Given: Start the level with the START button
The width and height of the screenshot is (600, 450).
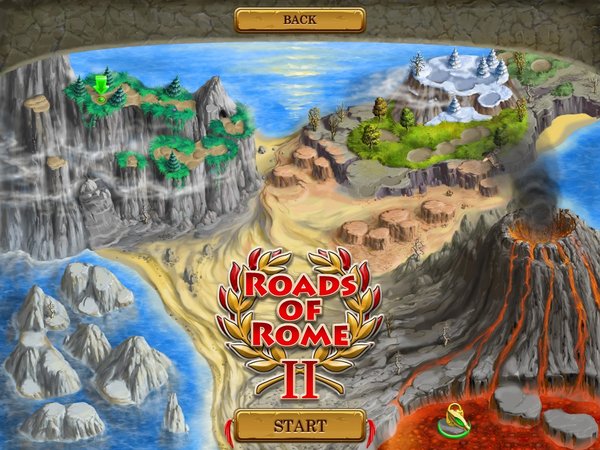Looking at the screenshot, I should pyautogui.click(x=299, y=425).
